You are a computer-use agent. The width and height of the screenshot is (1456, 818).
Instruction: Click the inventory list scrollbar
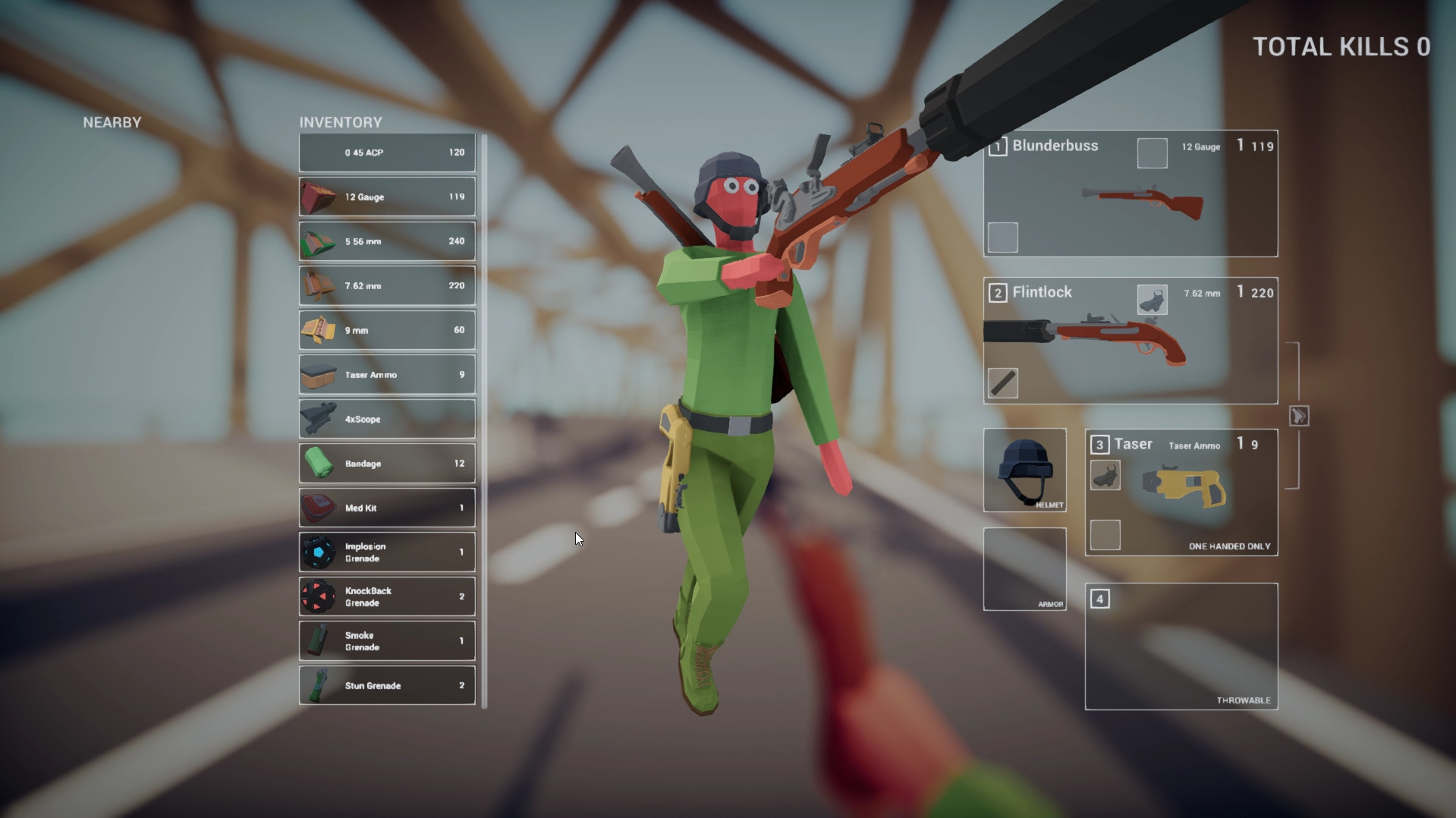tap(483, 417)
